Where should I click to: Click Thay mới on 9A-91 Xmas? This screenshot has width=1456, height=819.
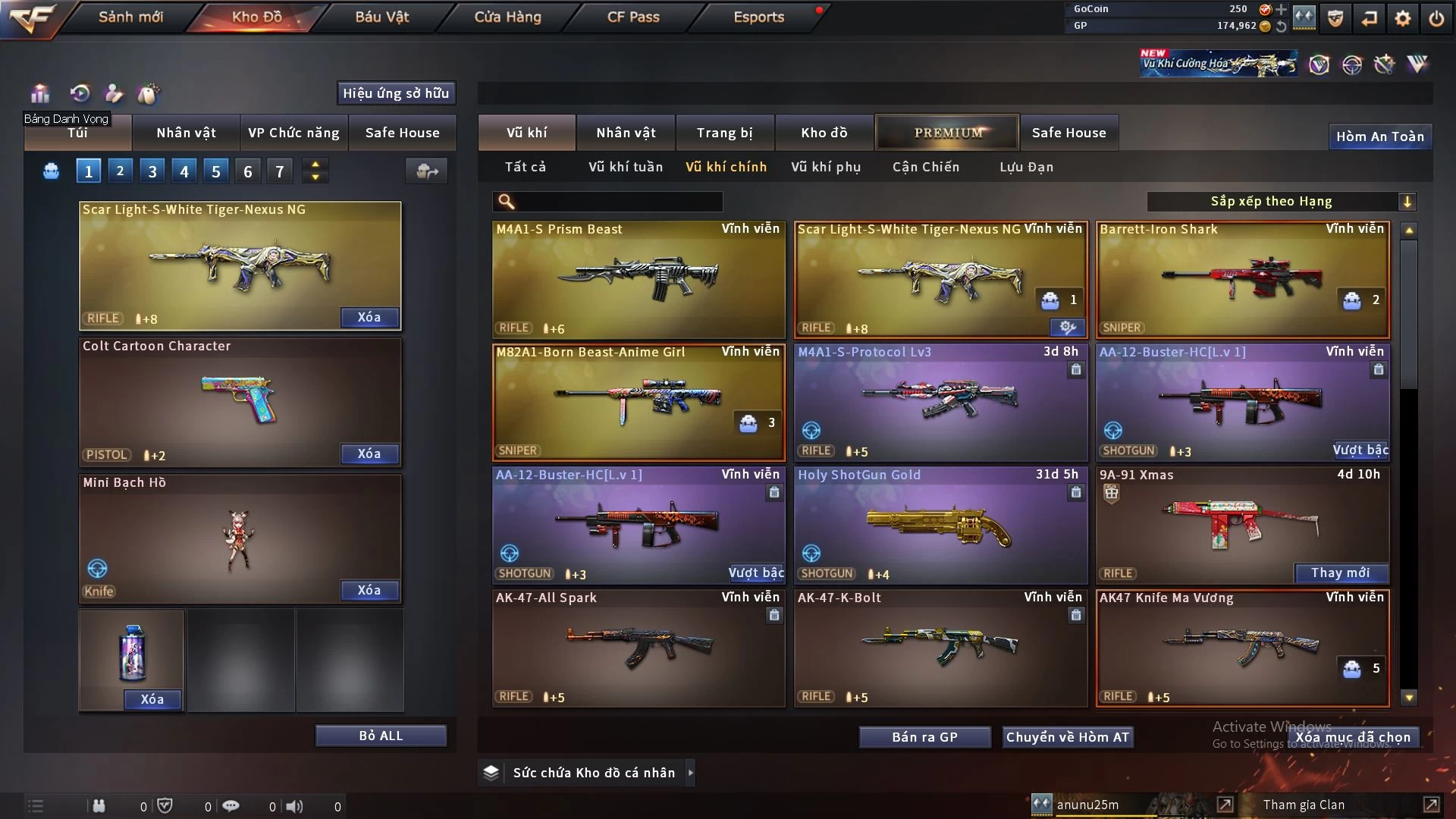tap(1340, 573)
